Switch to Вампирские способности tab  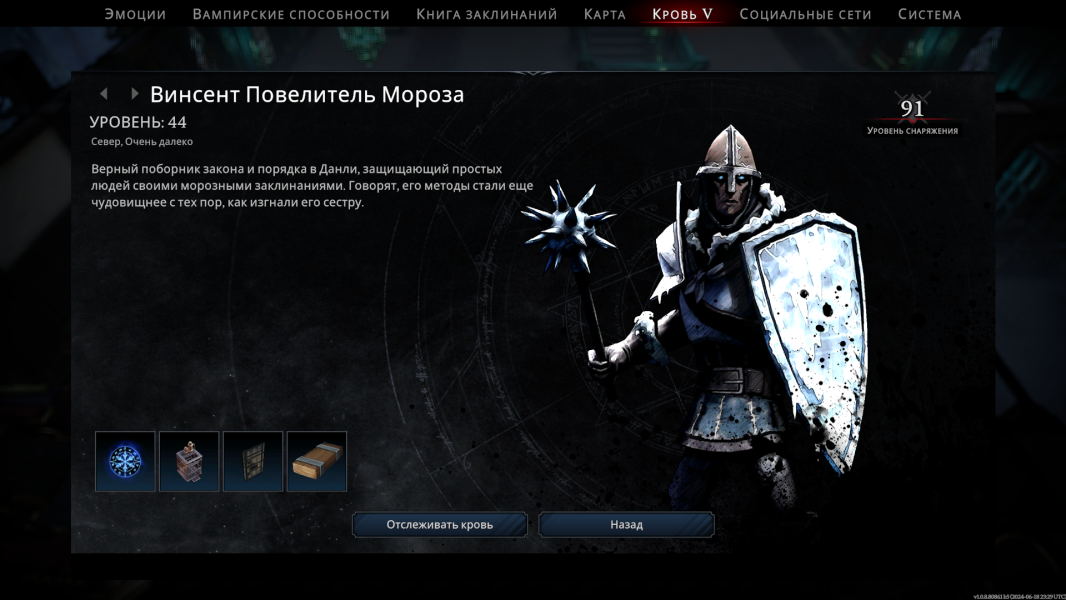click(291, 14)
